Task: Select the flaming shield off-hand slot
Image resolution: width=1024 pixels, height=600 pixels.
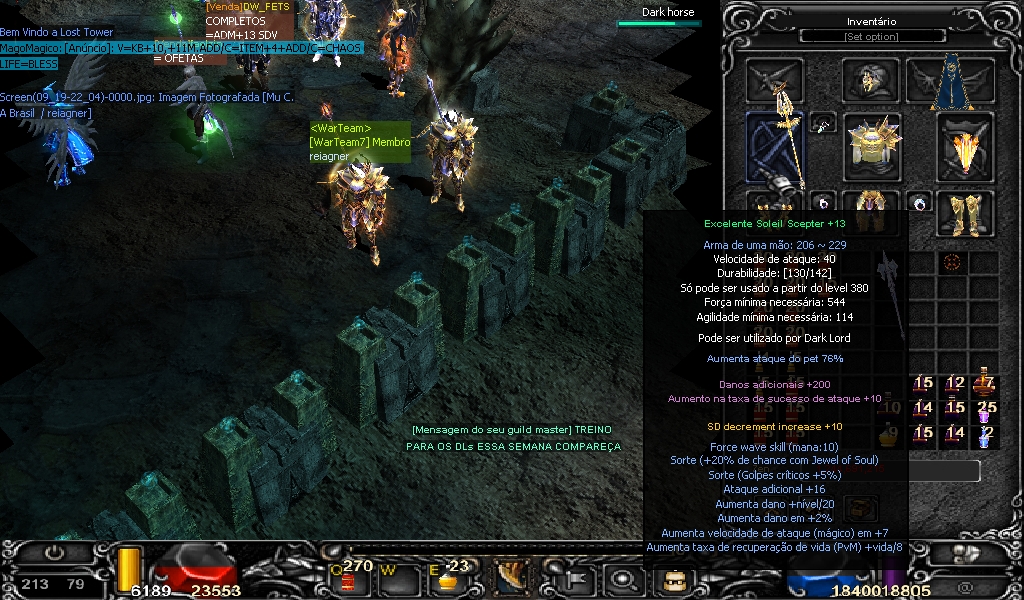Action: pos(965,147)
